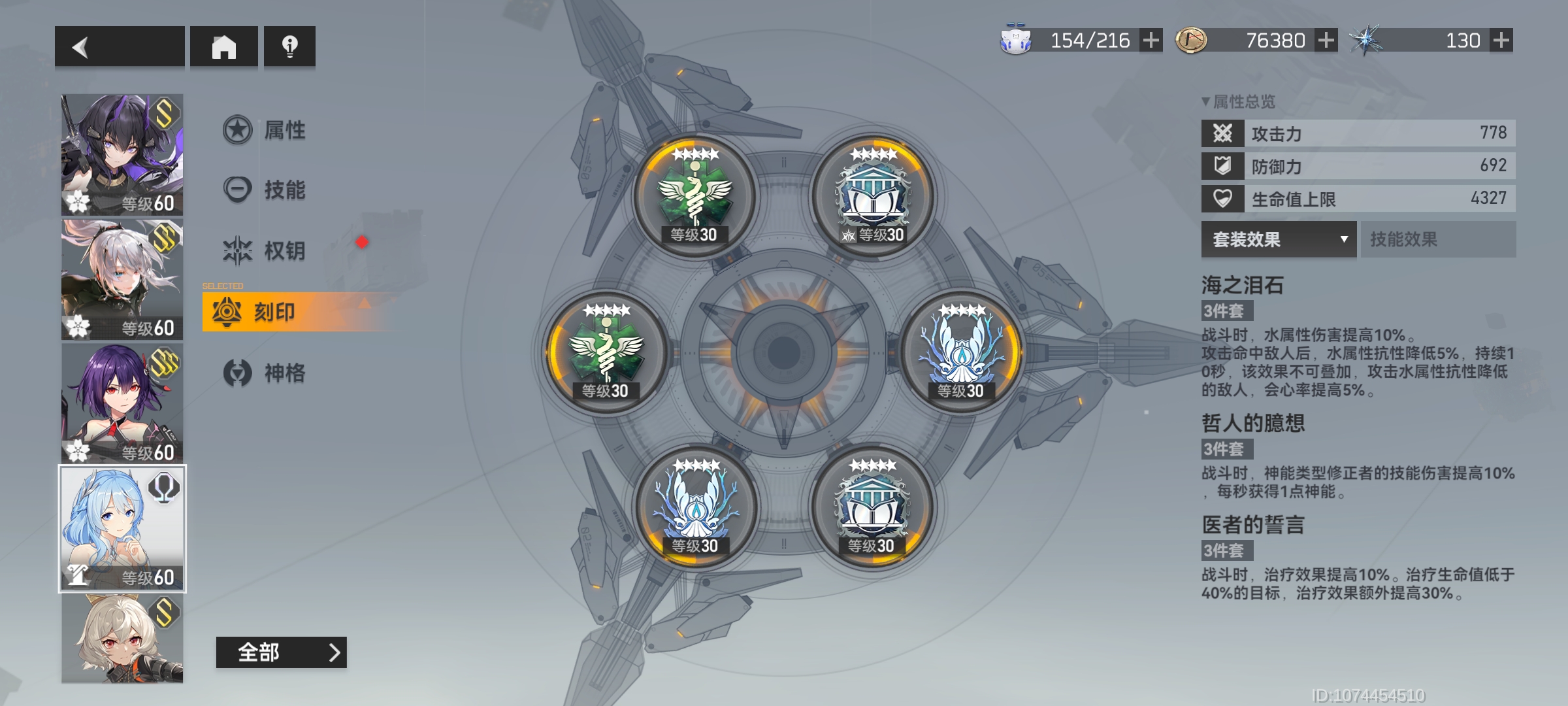Image resolution: width=1568 pixels, height=706 pixels.
Task: Select the blue-haired character portrait
Action: [x=122, y=528]
